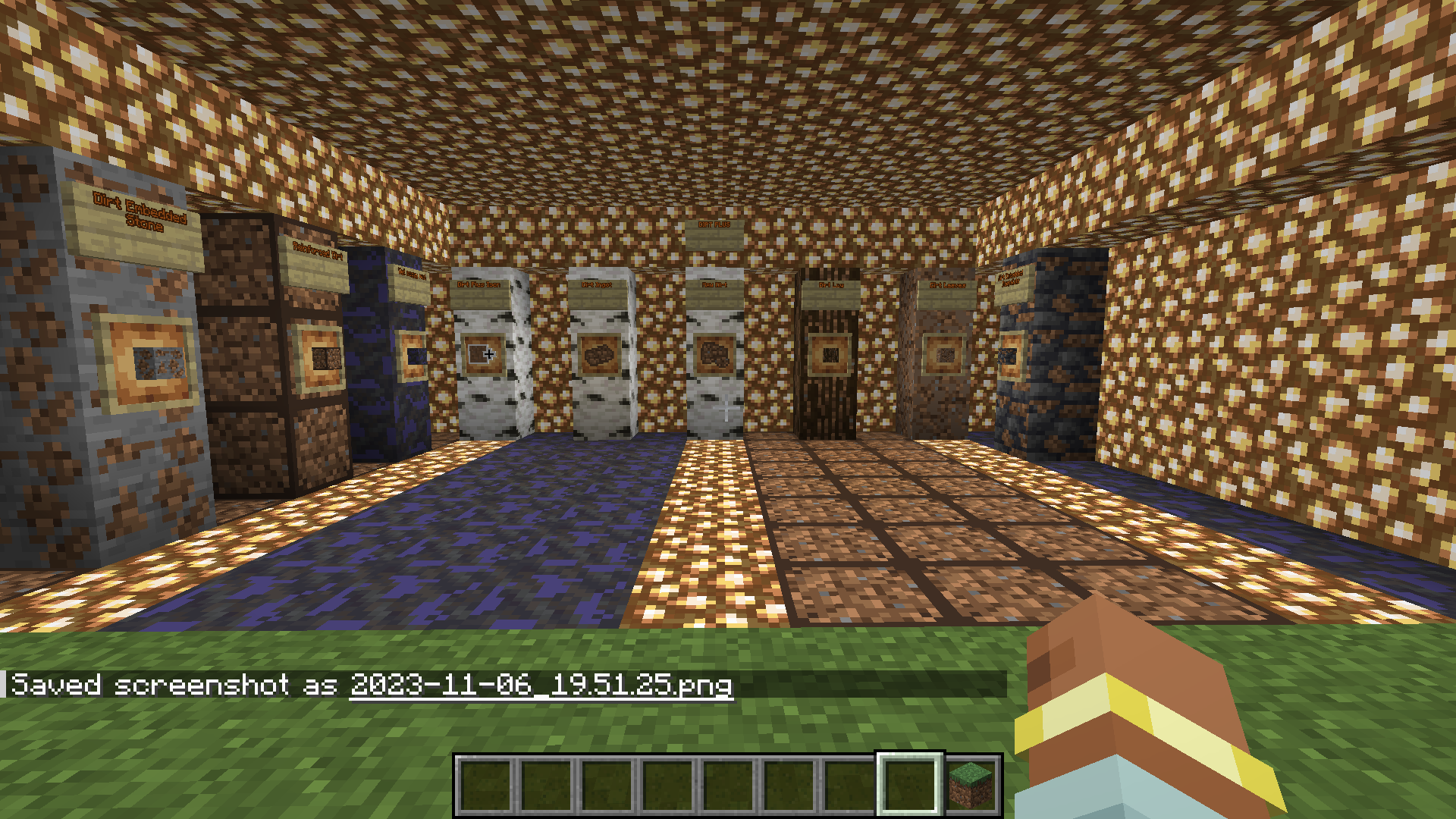Viewport: 1456px width, 819px height.
Task: Click the Dirt Log sign
Action: 831,287
